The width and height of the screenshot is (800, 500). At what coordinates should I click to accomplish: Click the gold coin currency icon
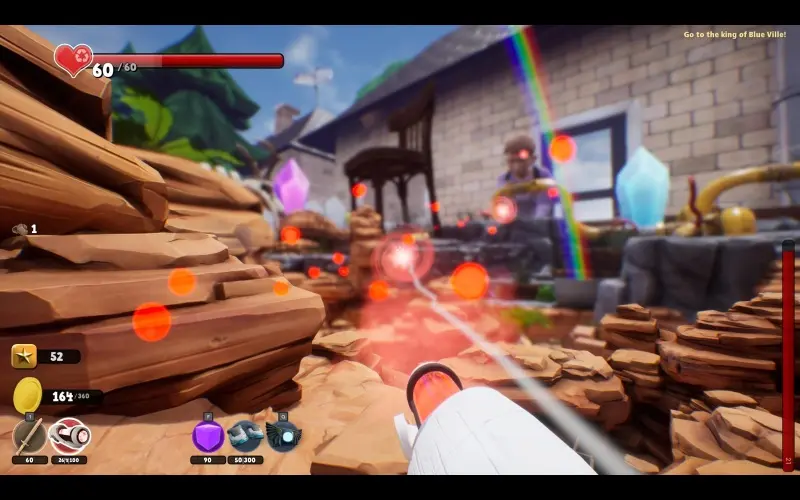click(28, 396)
